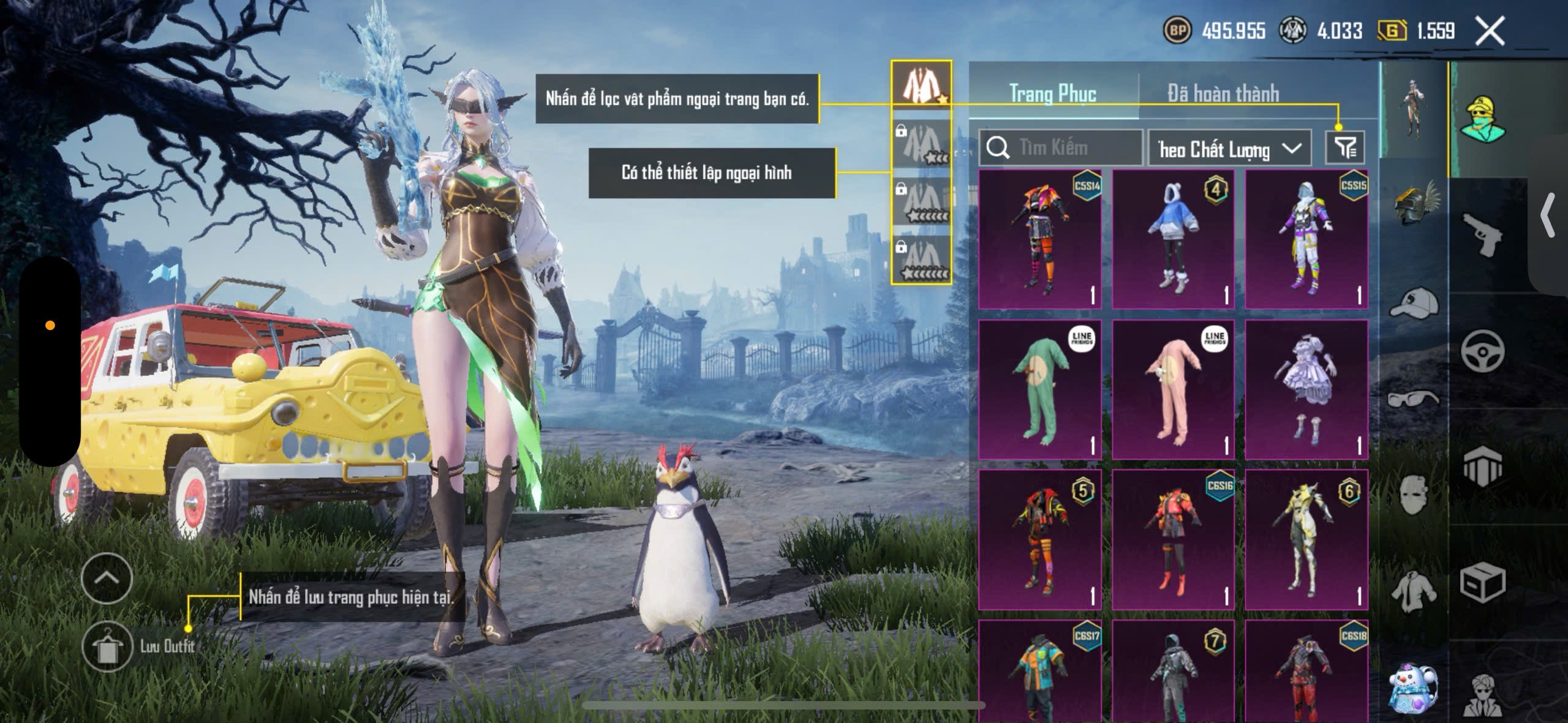Open the pistol weapons category
The height and width of the screenshot is (723, 1568).
[x=1482, y=236]
